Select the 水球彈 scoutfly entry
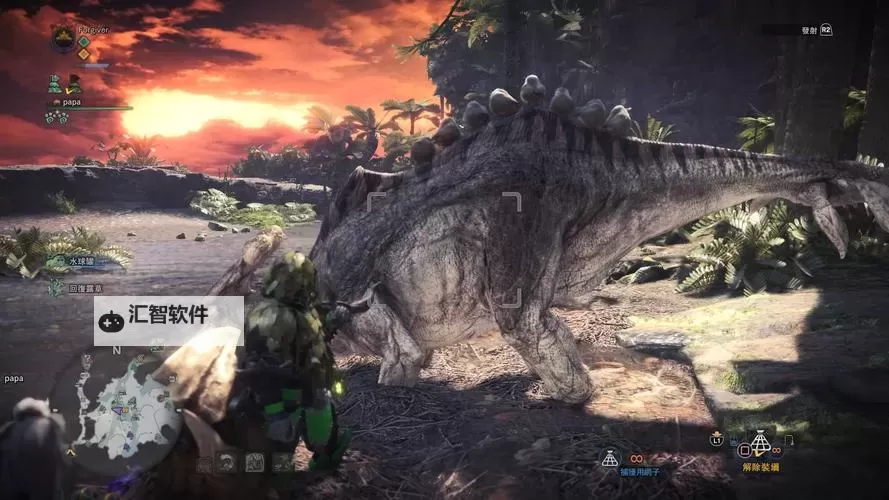 82,261
